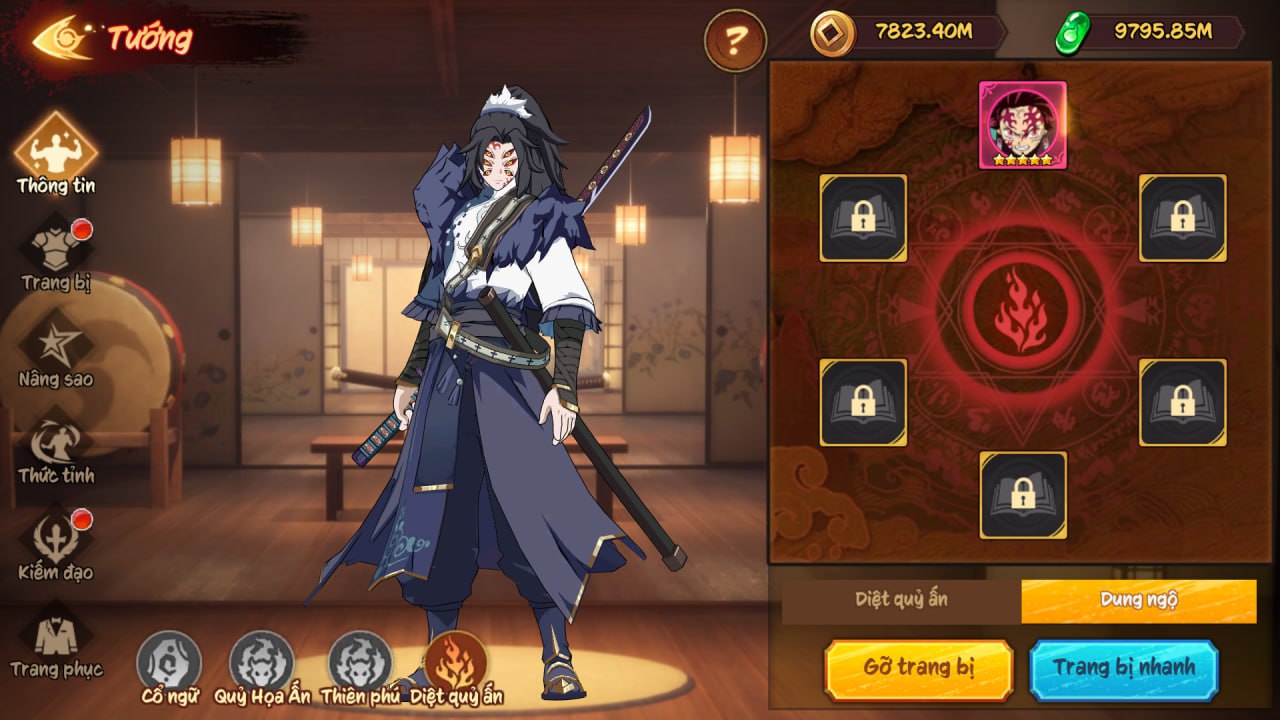Go to Thức tỉnh awakening menu
Screen dimensions: 1280x720
pyautogui.click(x=56, y=445)
